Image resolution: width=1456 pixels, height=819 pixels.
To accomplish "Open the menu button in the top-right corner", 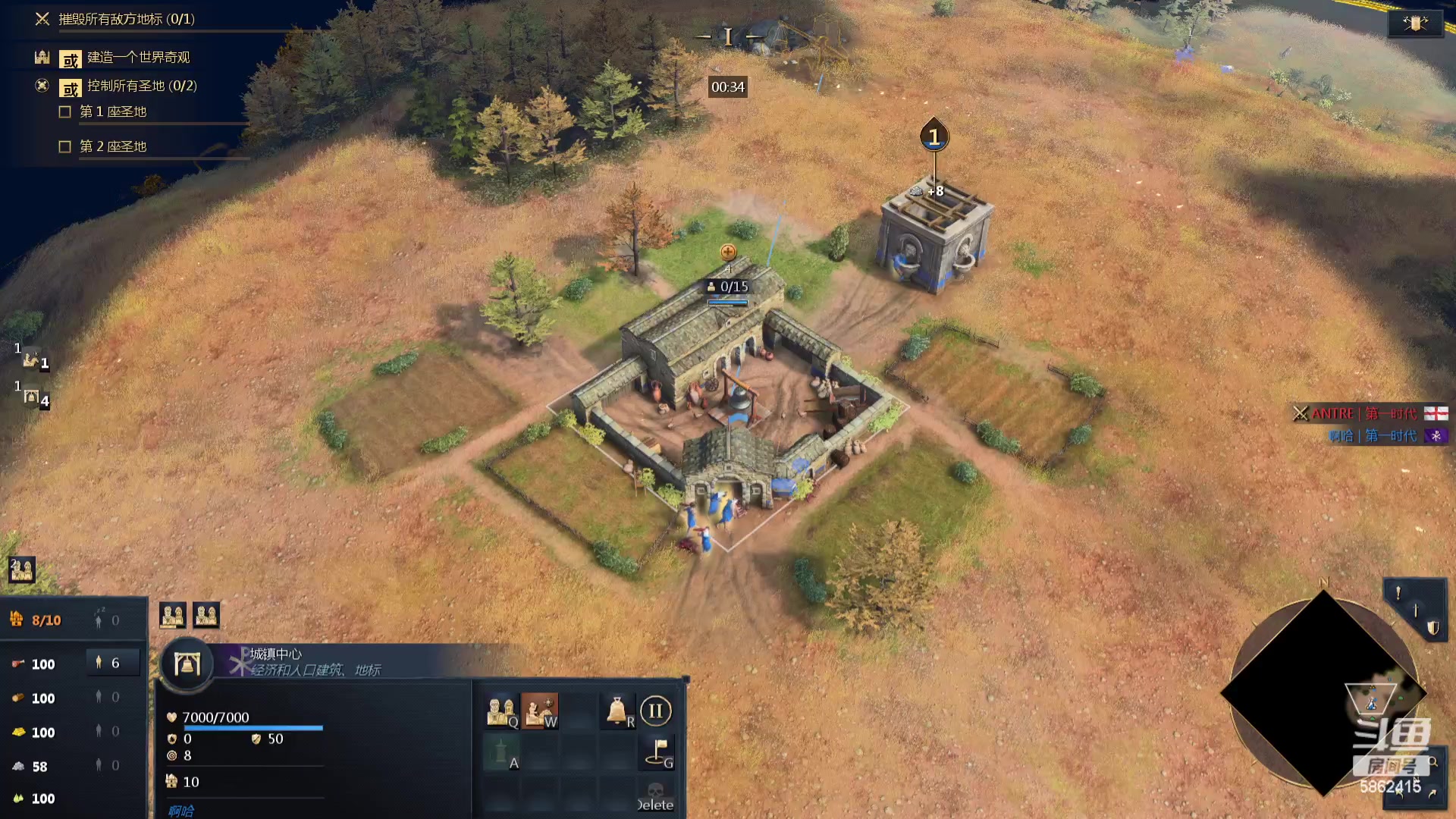I will (1415, 24).
